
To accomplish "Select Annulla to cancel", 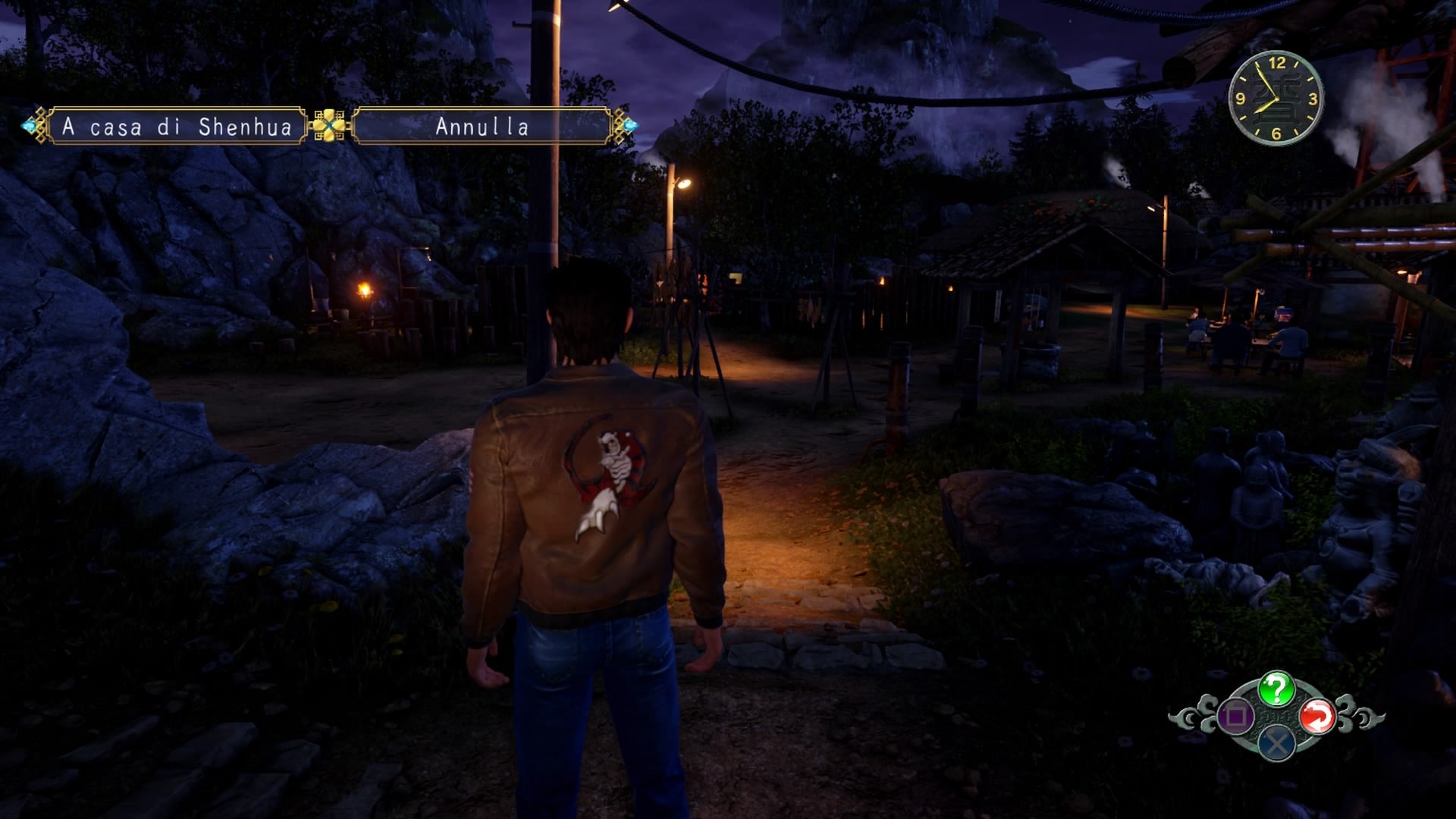I will (x=482, y=127).
